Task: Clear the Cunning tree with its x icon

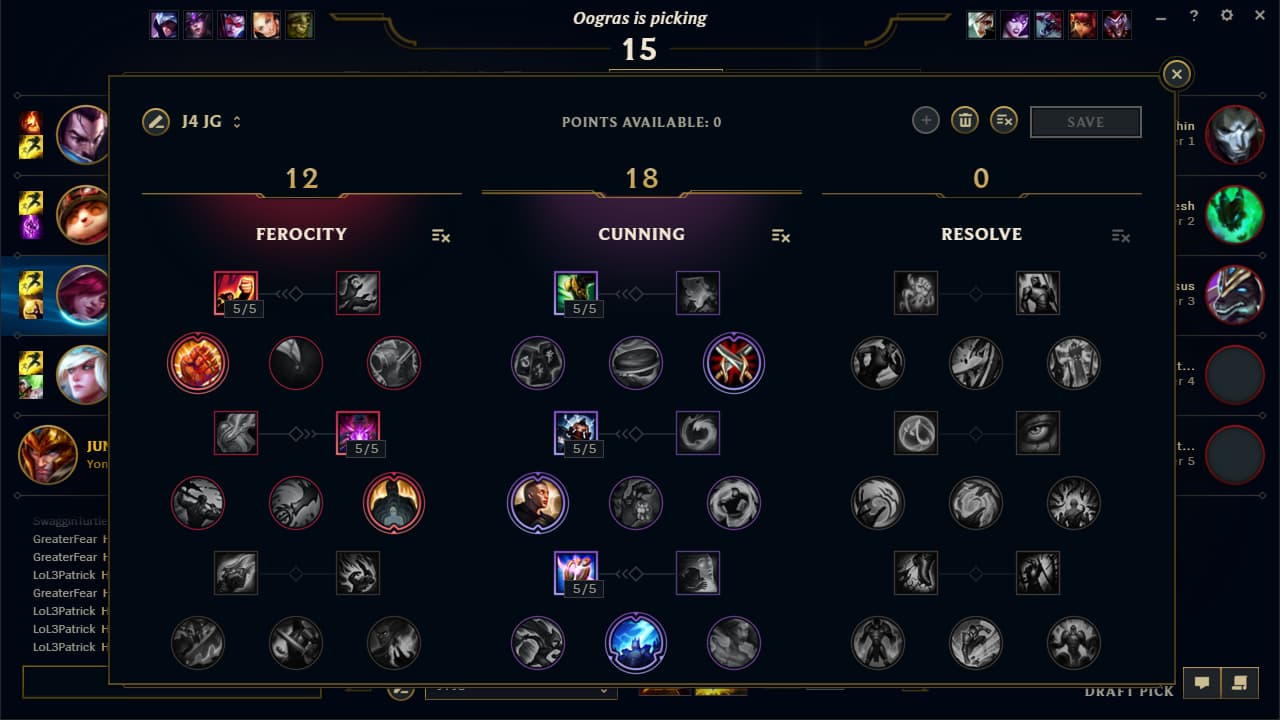Action: pyautogui.click(x=781, y=237)
